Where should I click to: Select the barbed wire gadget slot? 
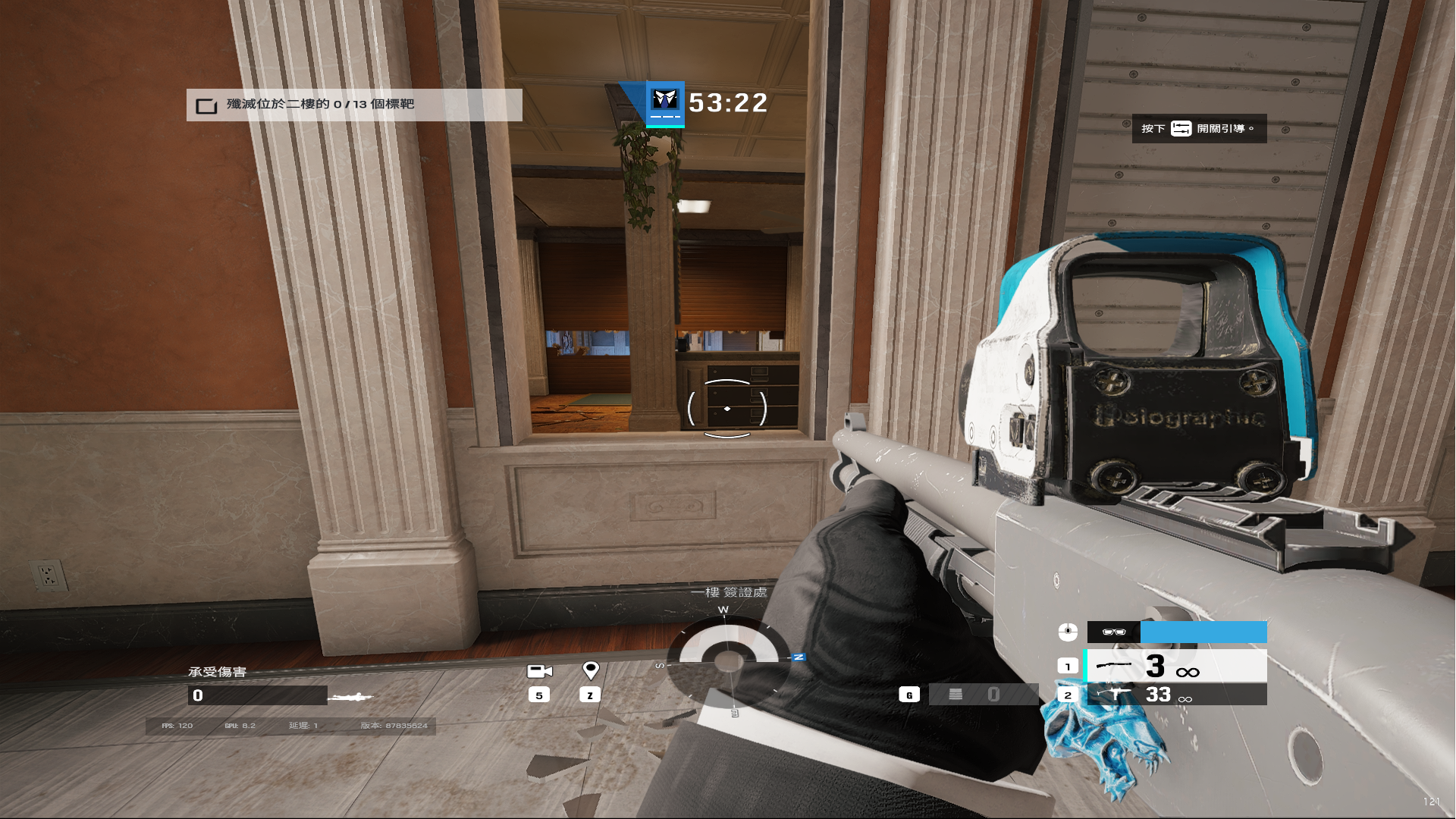tap(983, 695)
